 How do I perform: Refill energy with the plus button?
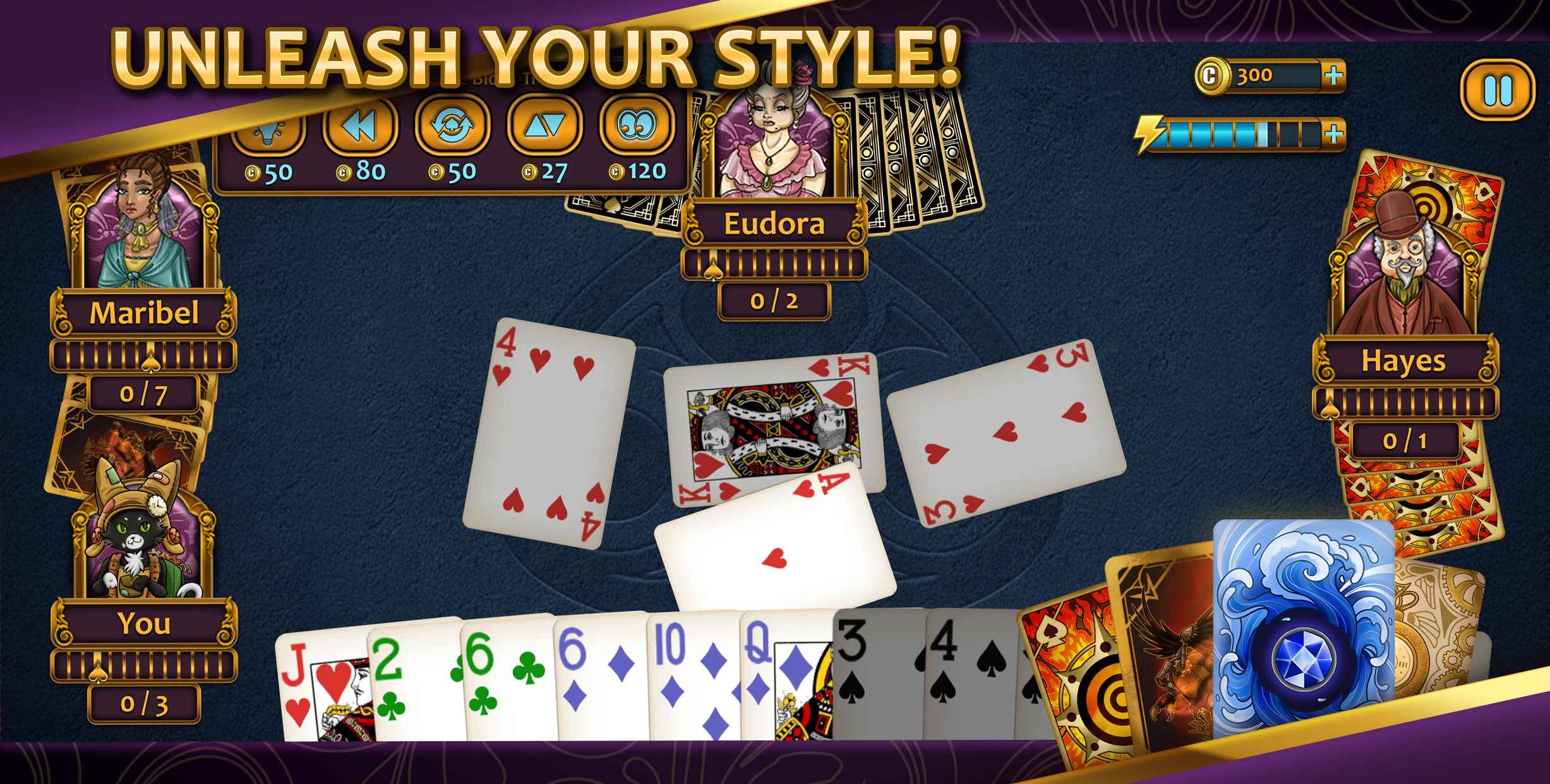(1335, 133)
